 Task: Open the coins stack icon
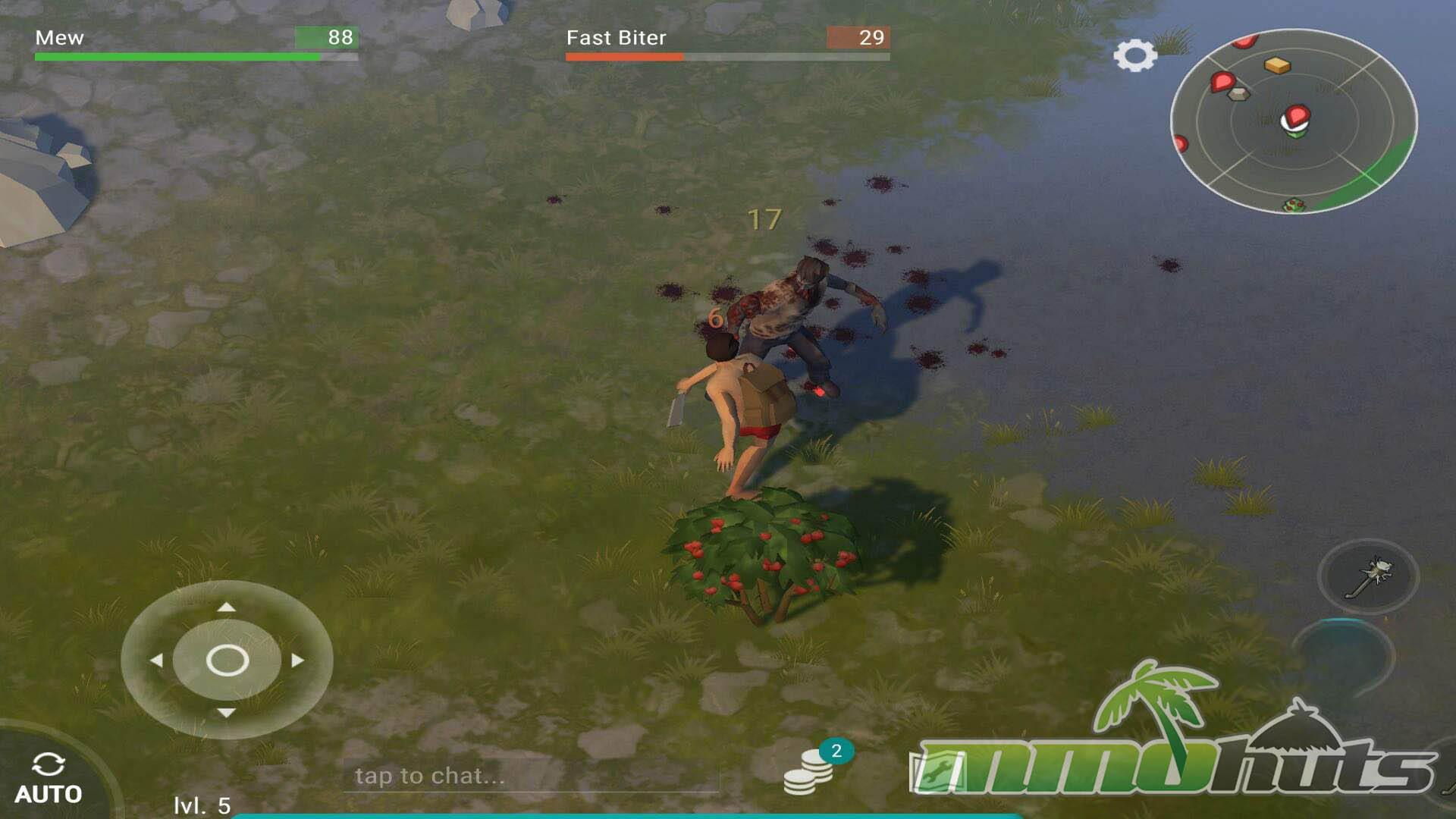[808, 771]
